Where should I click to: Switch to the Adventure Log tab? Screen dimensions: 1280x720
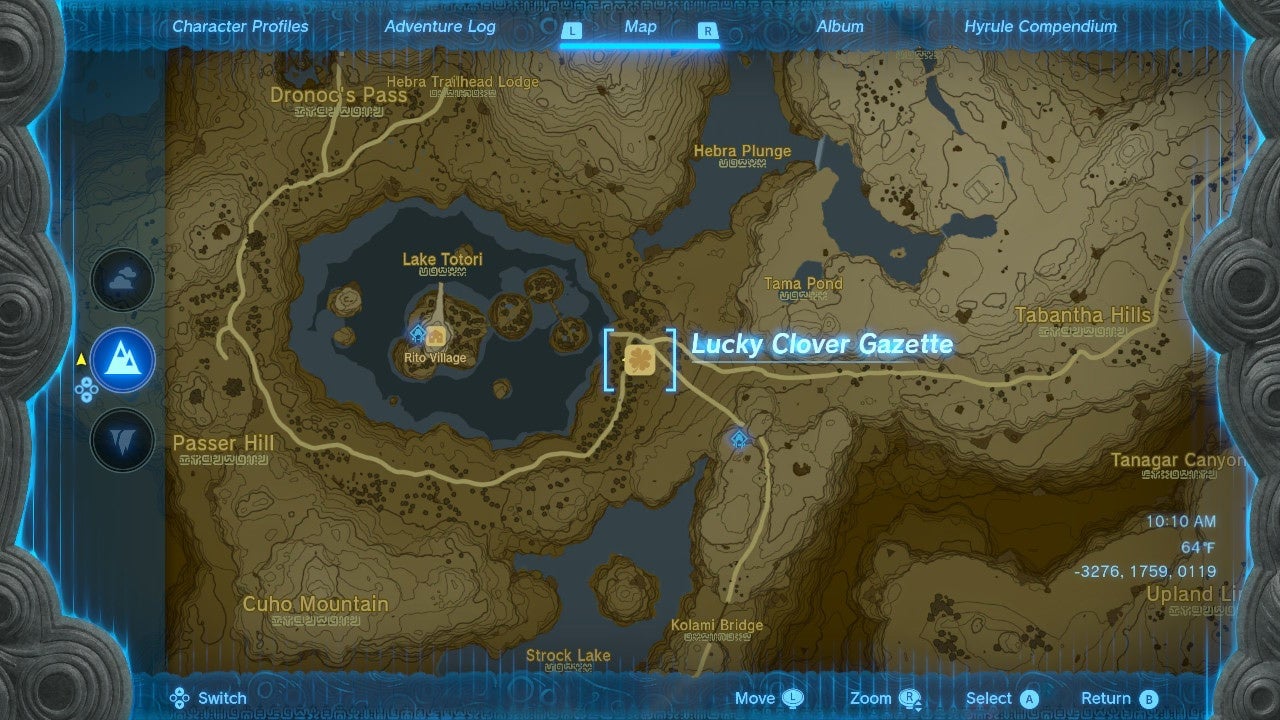click(440, 27)
